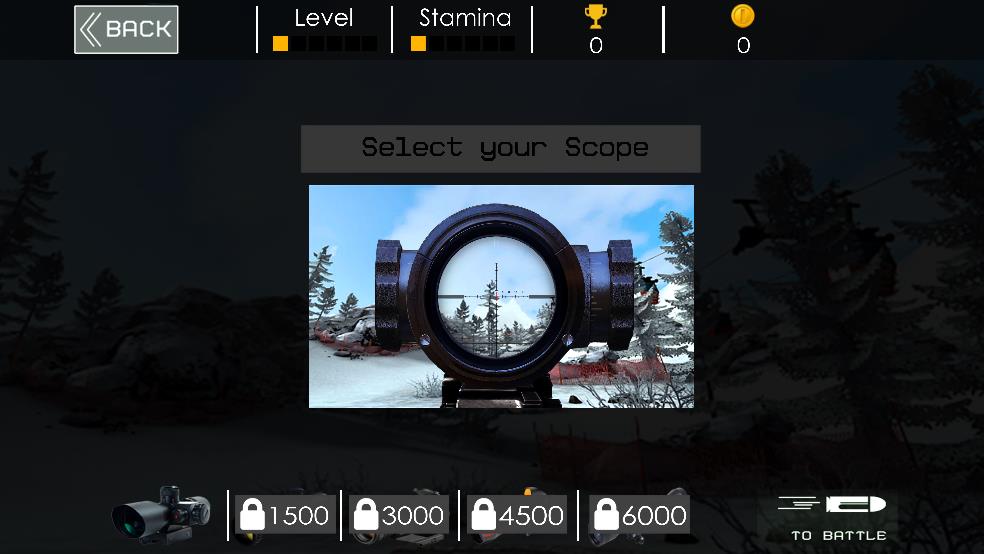The height and width of the screenshot is (554, 984).
Task: Unlock the 6000 coin scope
Action: tap(640, 515)
